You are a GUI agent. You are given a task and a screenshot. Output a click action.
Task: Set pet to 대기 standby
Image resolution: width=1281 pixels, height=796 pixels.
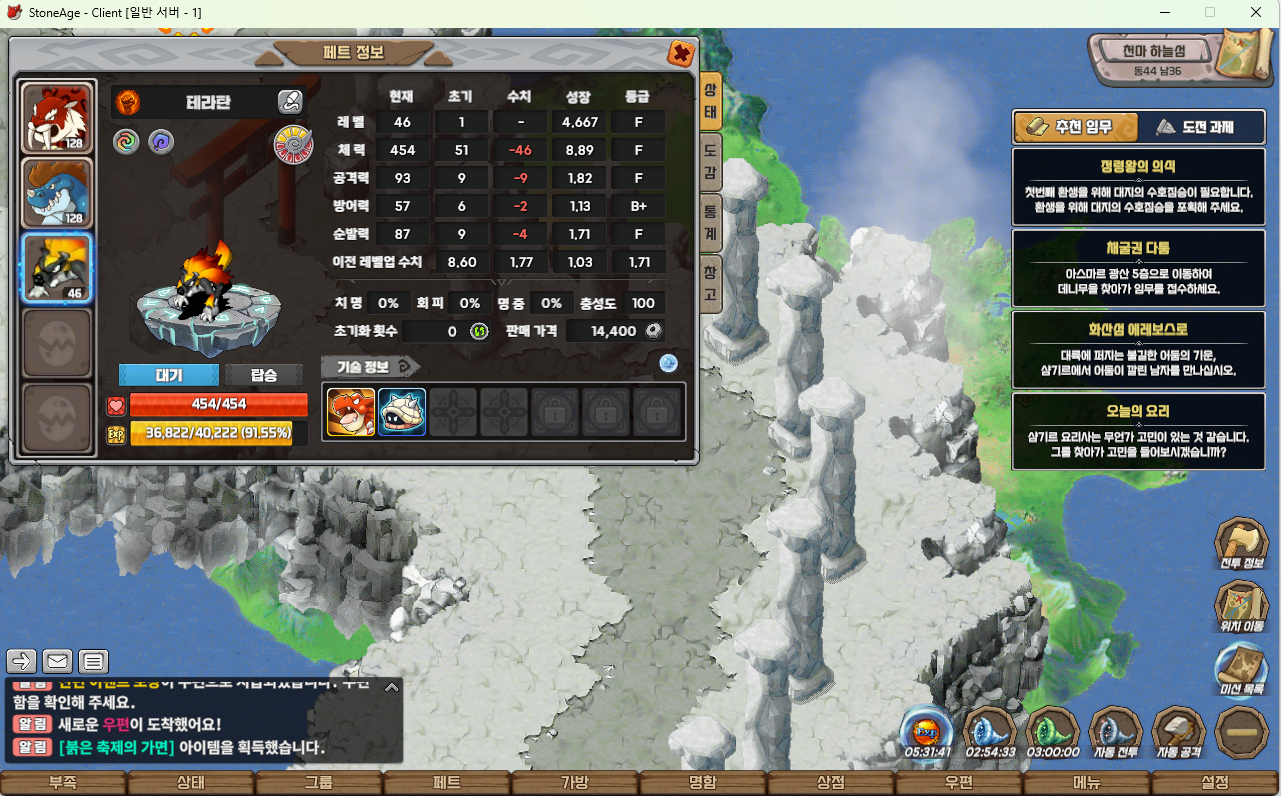(x=168, y=375)
